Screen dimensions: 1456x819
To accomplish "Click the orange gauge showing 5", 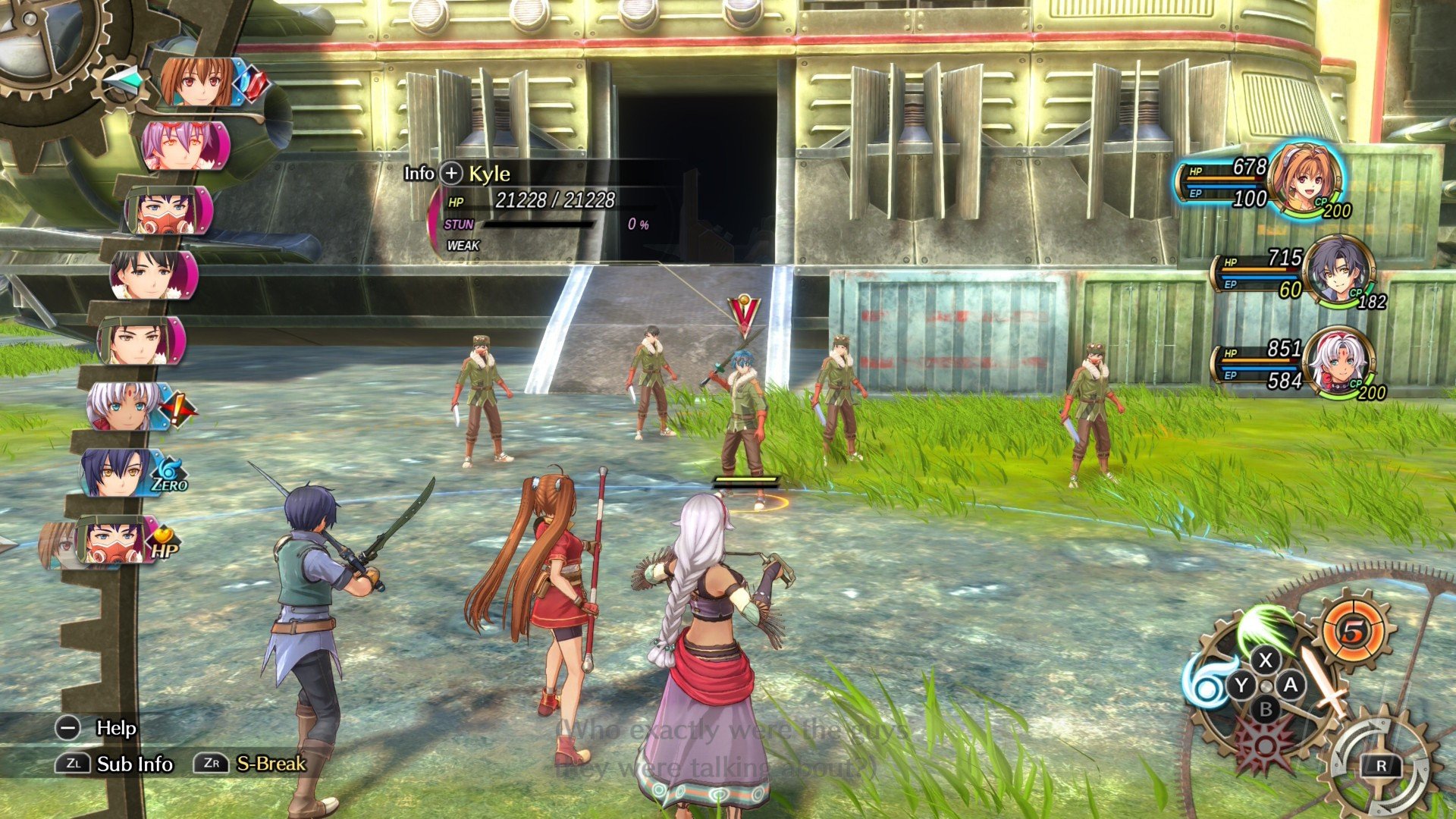I will [x=1354, y=632].
